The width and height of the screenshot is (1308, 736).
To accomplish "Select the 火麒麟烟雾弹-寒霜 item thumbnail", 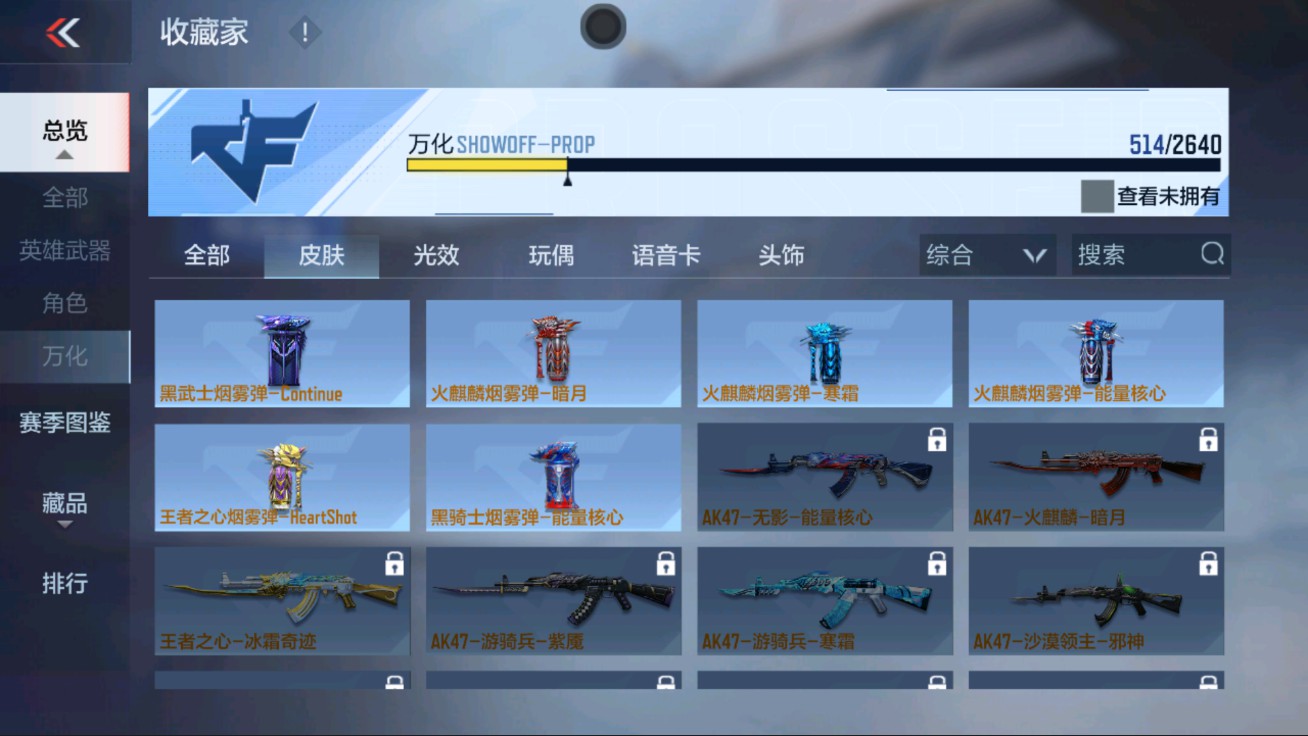I will coord(823,350).
